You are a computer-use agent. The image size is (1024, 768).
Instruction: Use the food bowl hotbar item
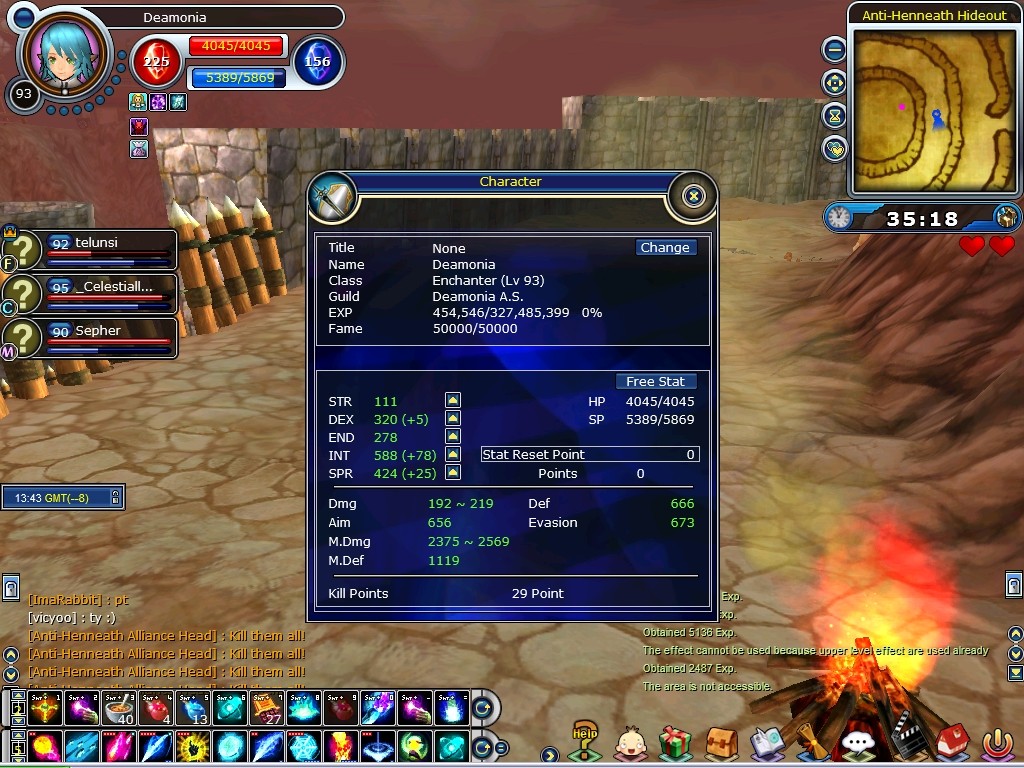(x=119, y=709)
